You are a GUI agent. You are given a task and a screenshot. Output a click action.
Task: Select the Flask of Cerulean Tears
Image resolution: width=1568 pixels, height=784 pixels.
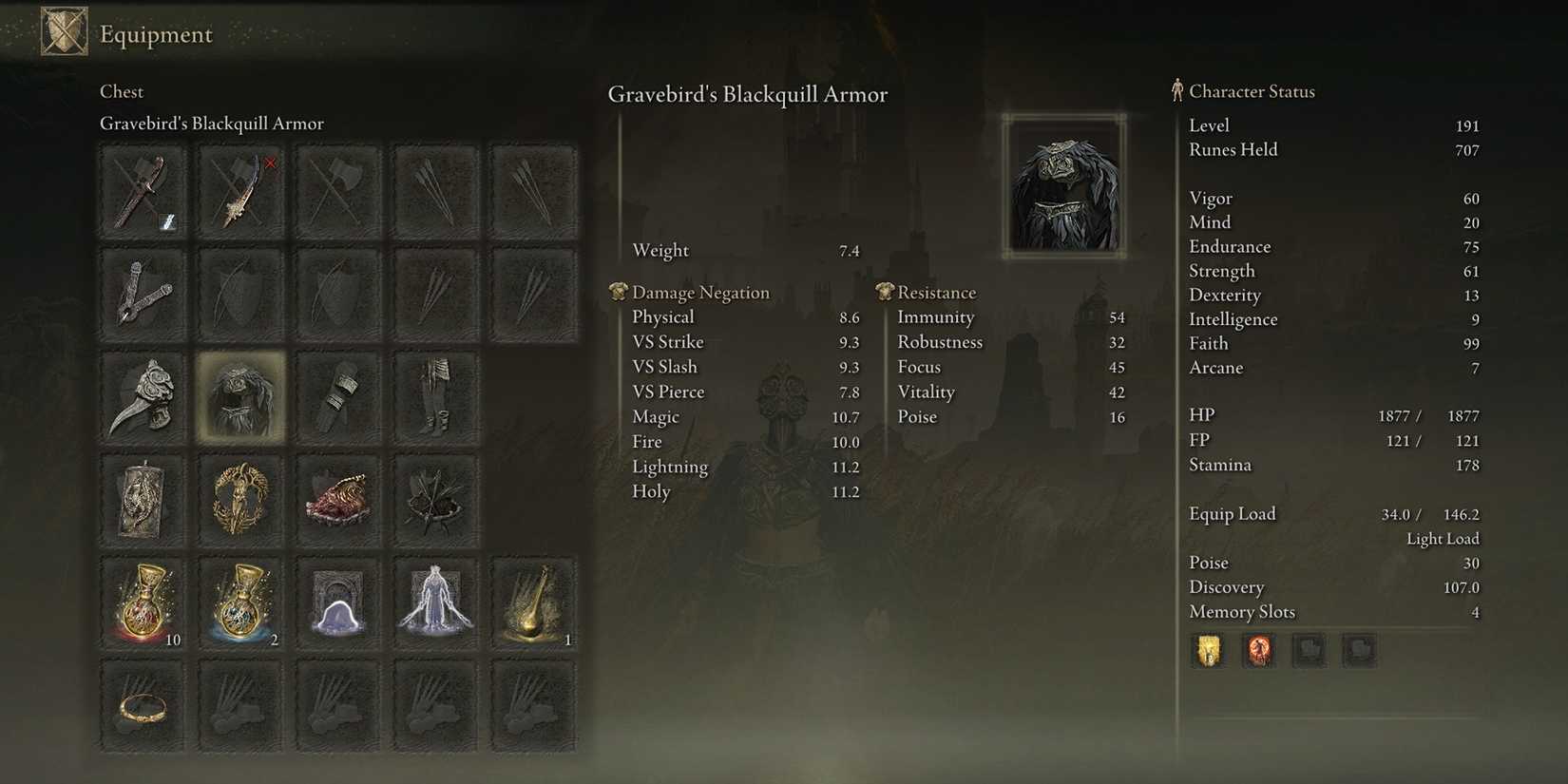point(239,602)
